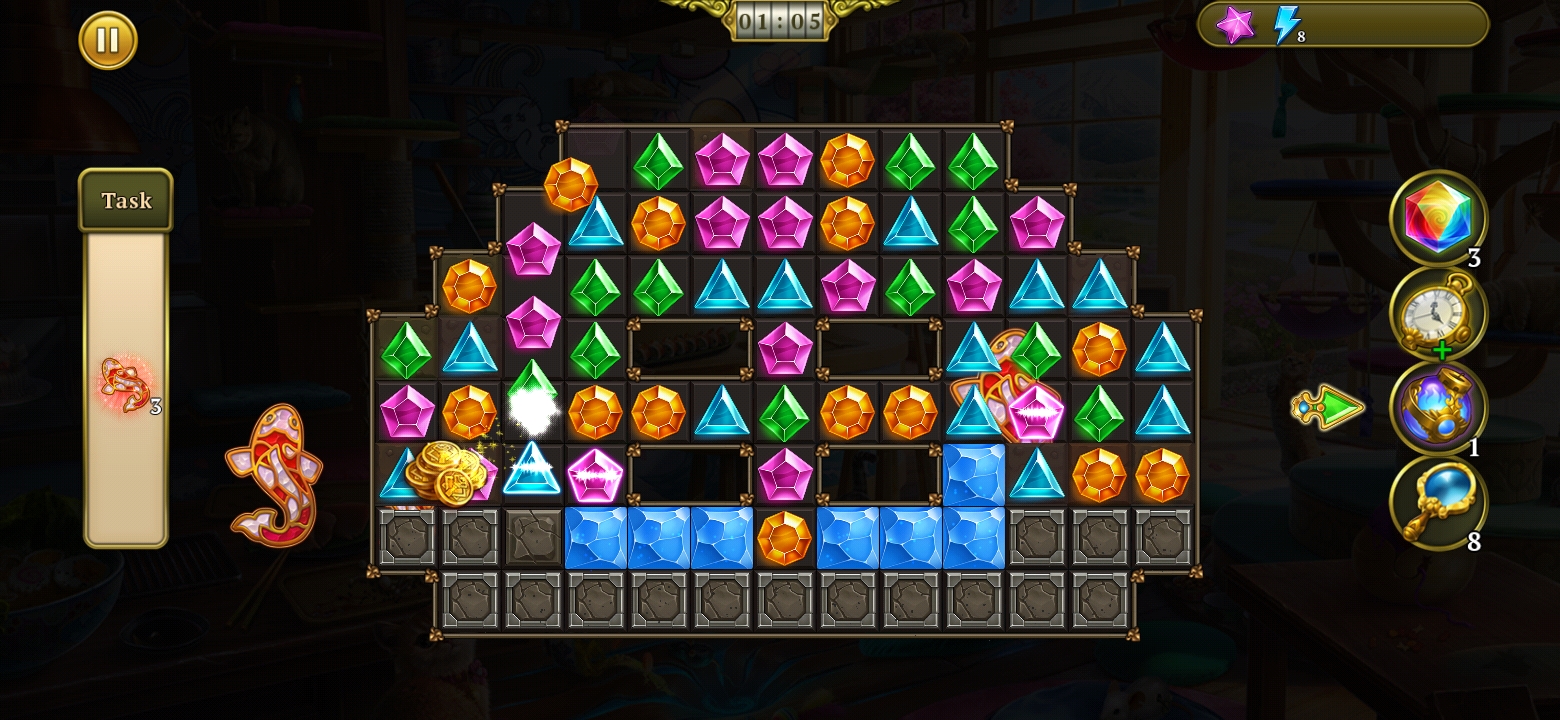Viewport: 1560px width, 720px height.
Task: Collect the glowing white triangle gem
Action: (x=533, y=475)
